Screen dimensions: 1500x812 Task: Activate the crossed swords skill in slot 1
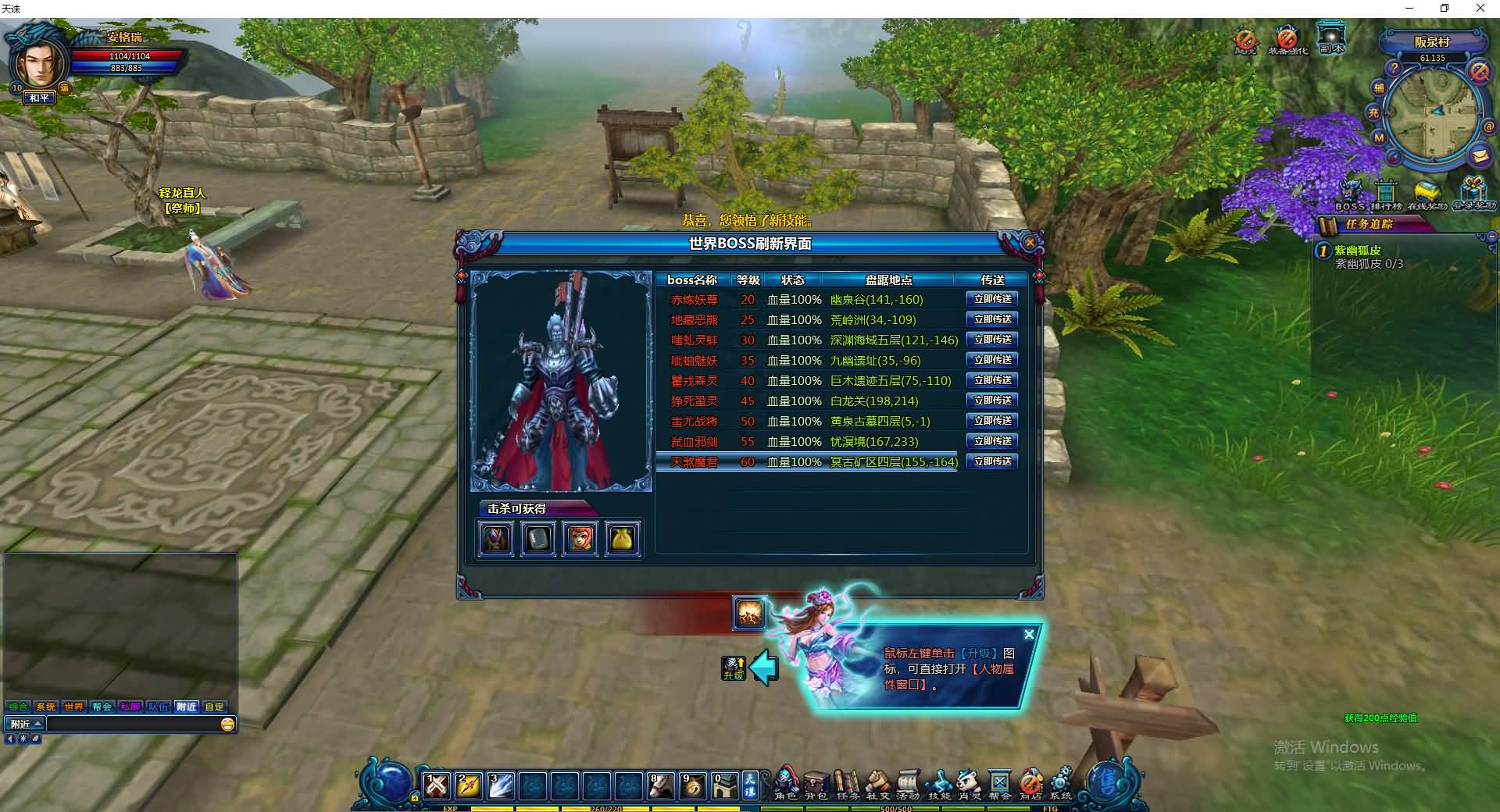coord(437,785)
